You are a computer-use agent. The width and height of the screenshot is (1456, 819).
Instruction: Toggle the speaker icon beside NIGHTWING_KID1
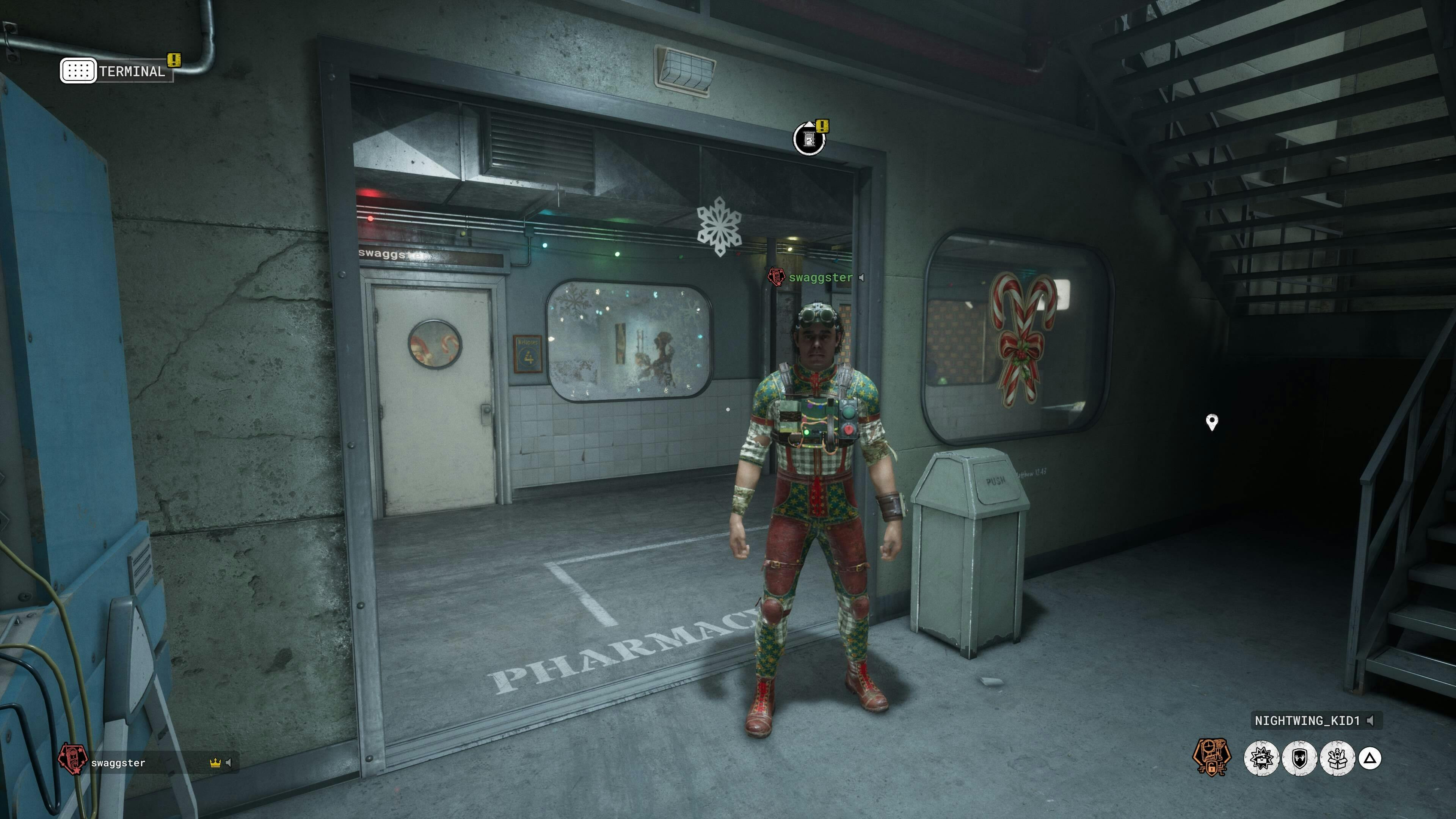[1370, 721]
